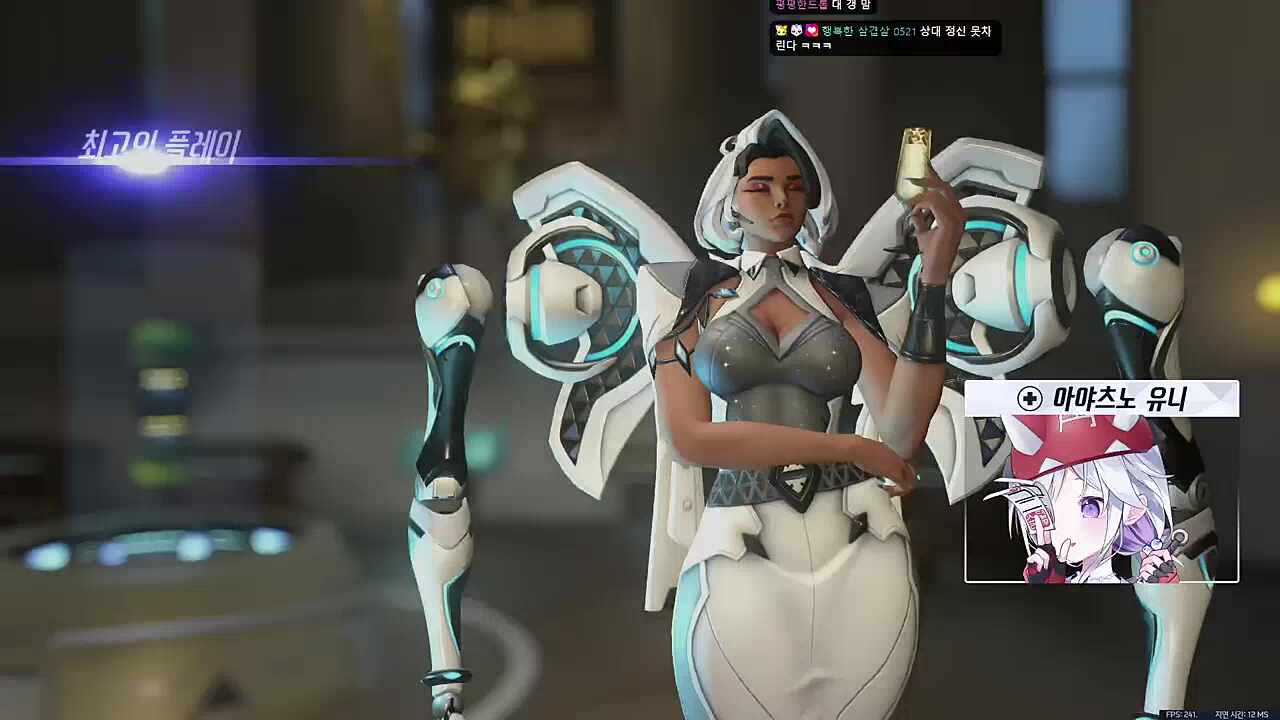Click the 아야츠노 유니 player name banner
Screen dimensions: 1280x720
coord(1101,399)
